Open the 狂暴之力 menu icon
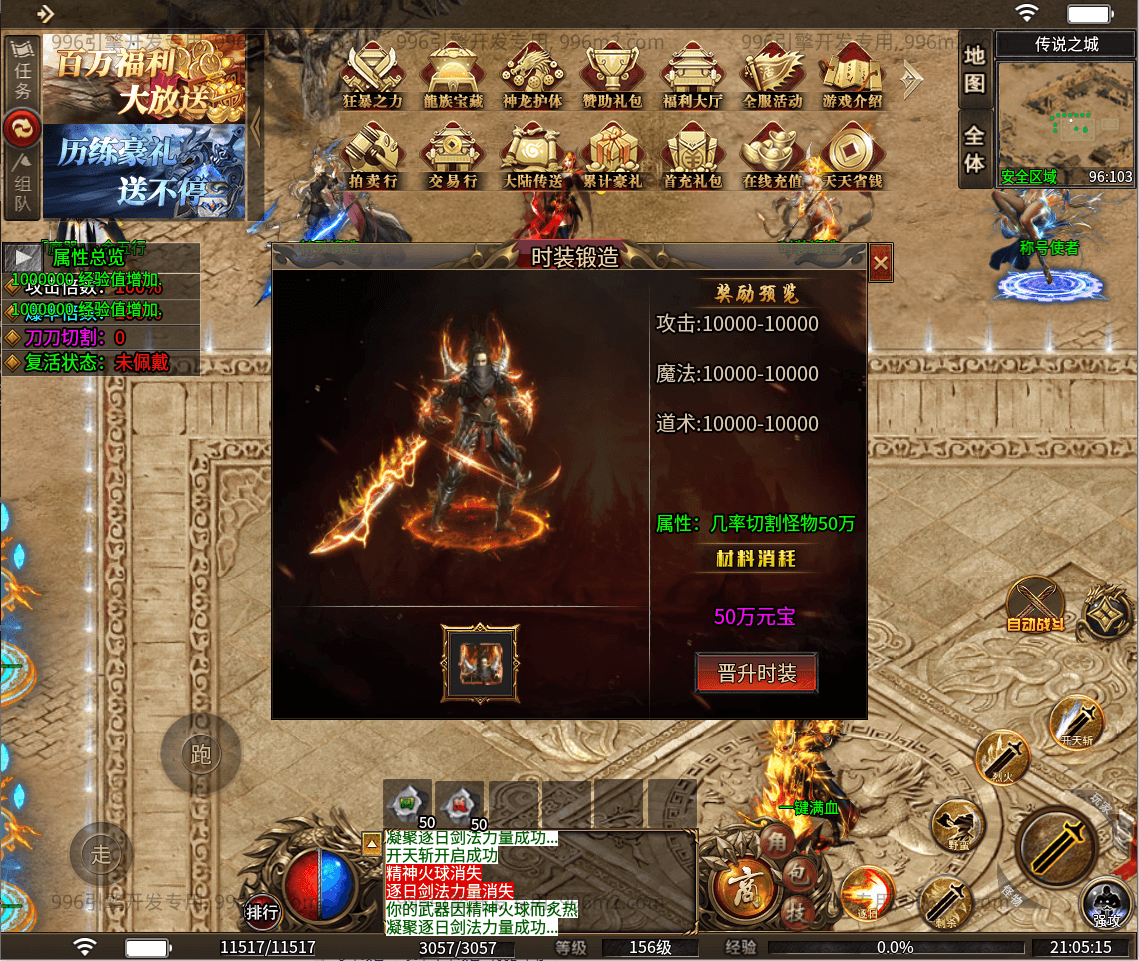Screen dimensions: 1139x961 click(373, 76)
